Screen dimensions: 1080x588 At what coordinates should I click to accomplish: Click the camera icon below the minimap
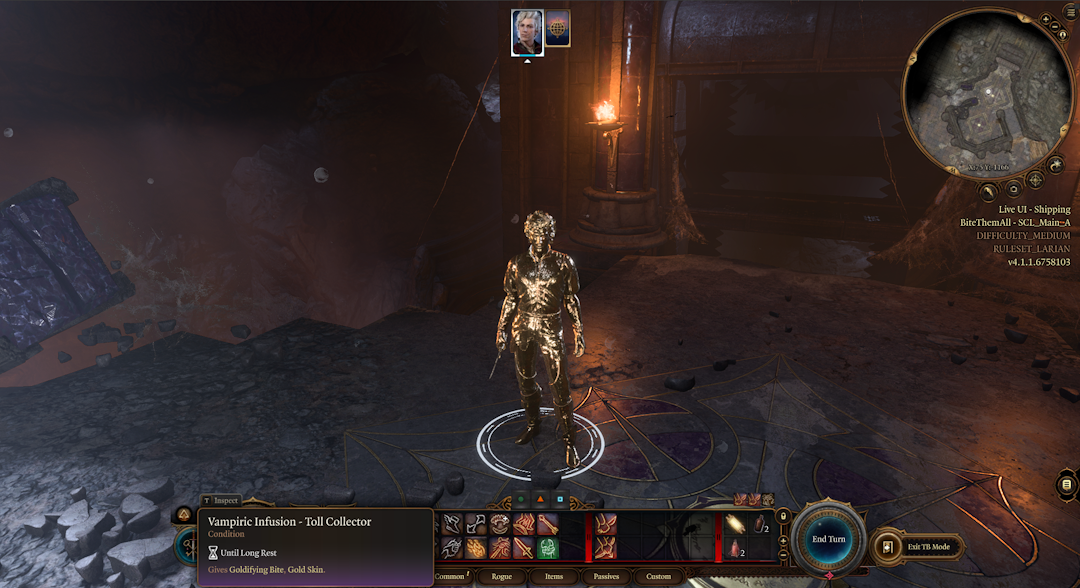pyautogui.click(x=1012, y=189)
